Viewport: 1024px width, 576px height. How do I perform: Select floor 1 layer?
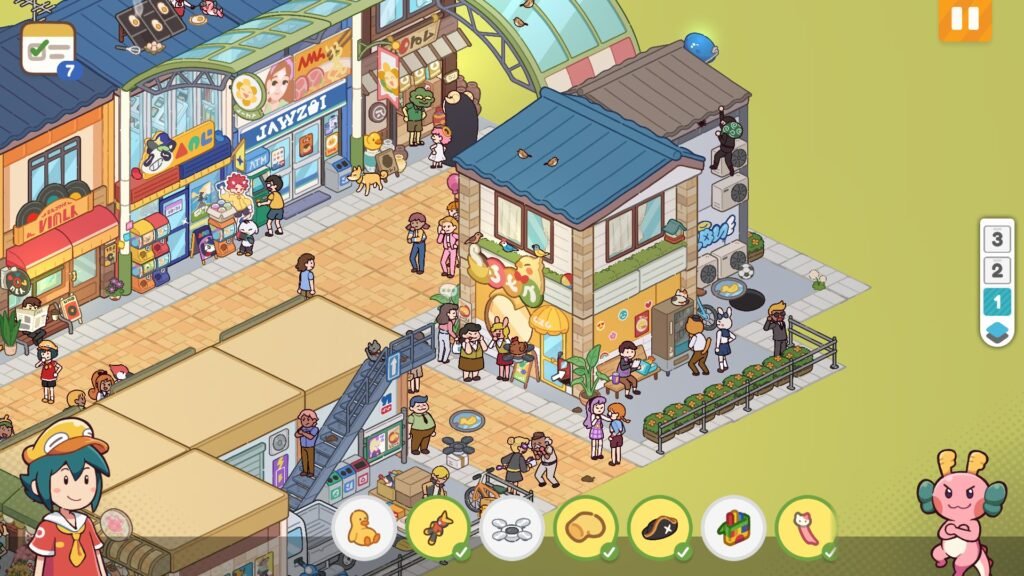995,301
